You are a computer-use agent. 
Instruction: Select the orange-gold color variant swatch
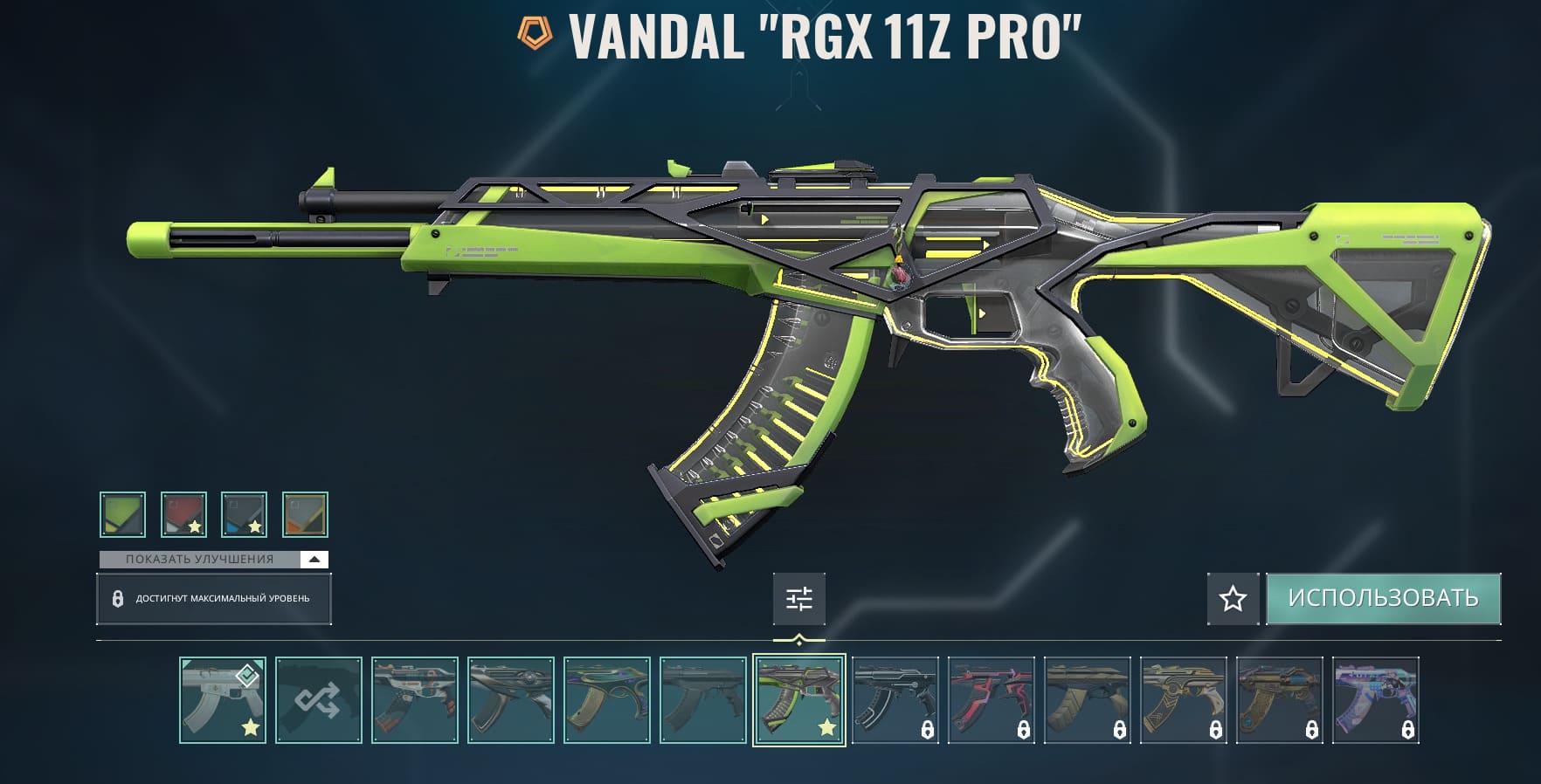coord(305,514)
